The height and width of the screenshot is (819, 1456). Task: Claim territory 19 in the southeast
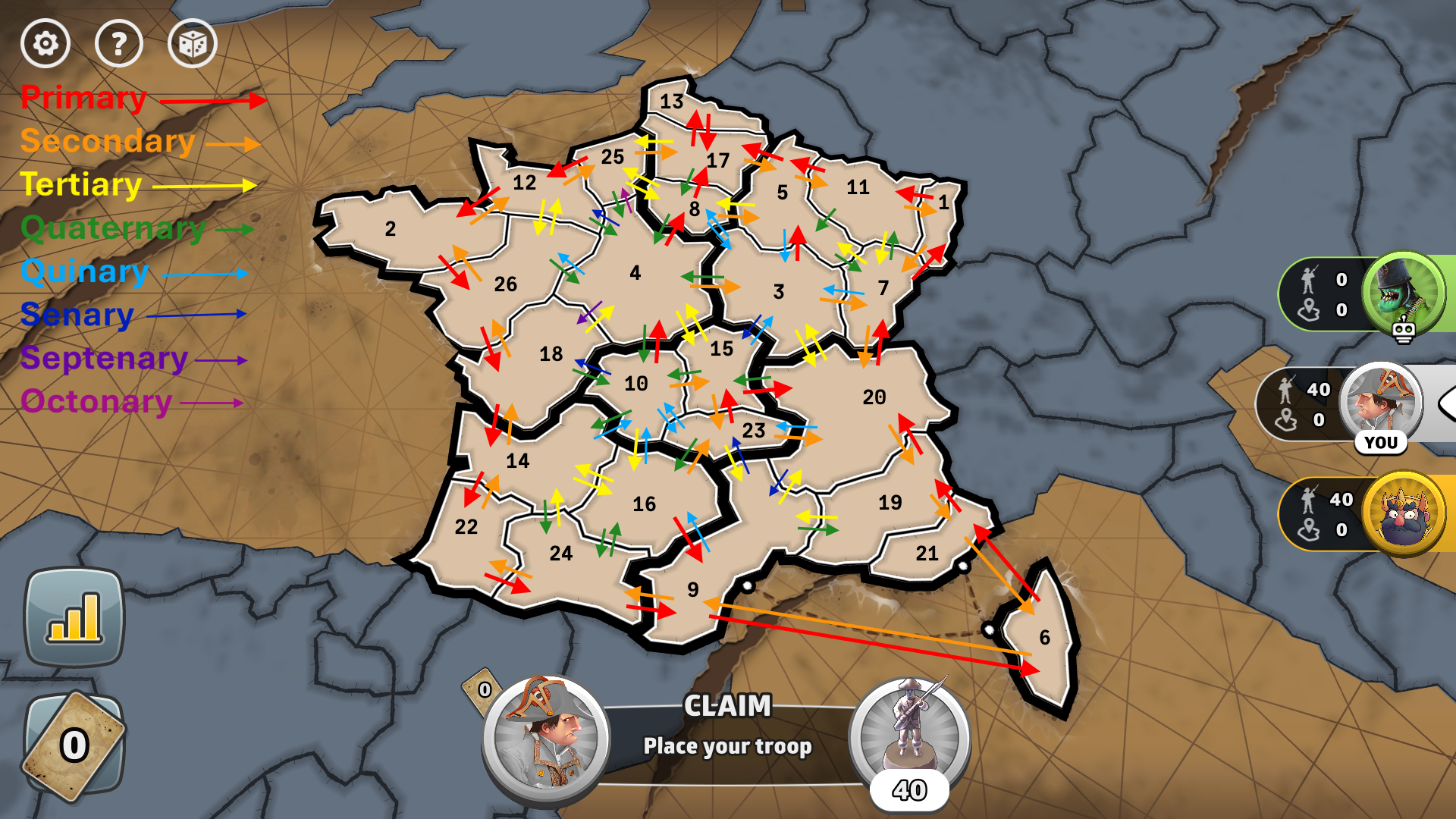[890, 503]
